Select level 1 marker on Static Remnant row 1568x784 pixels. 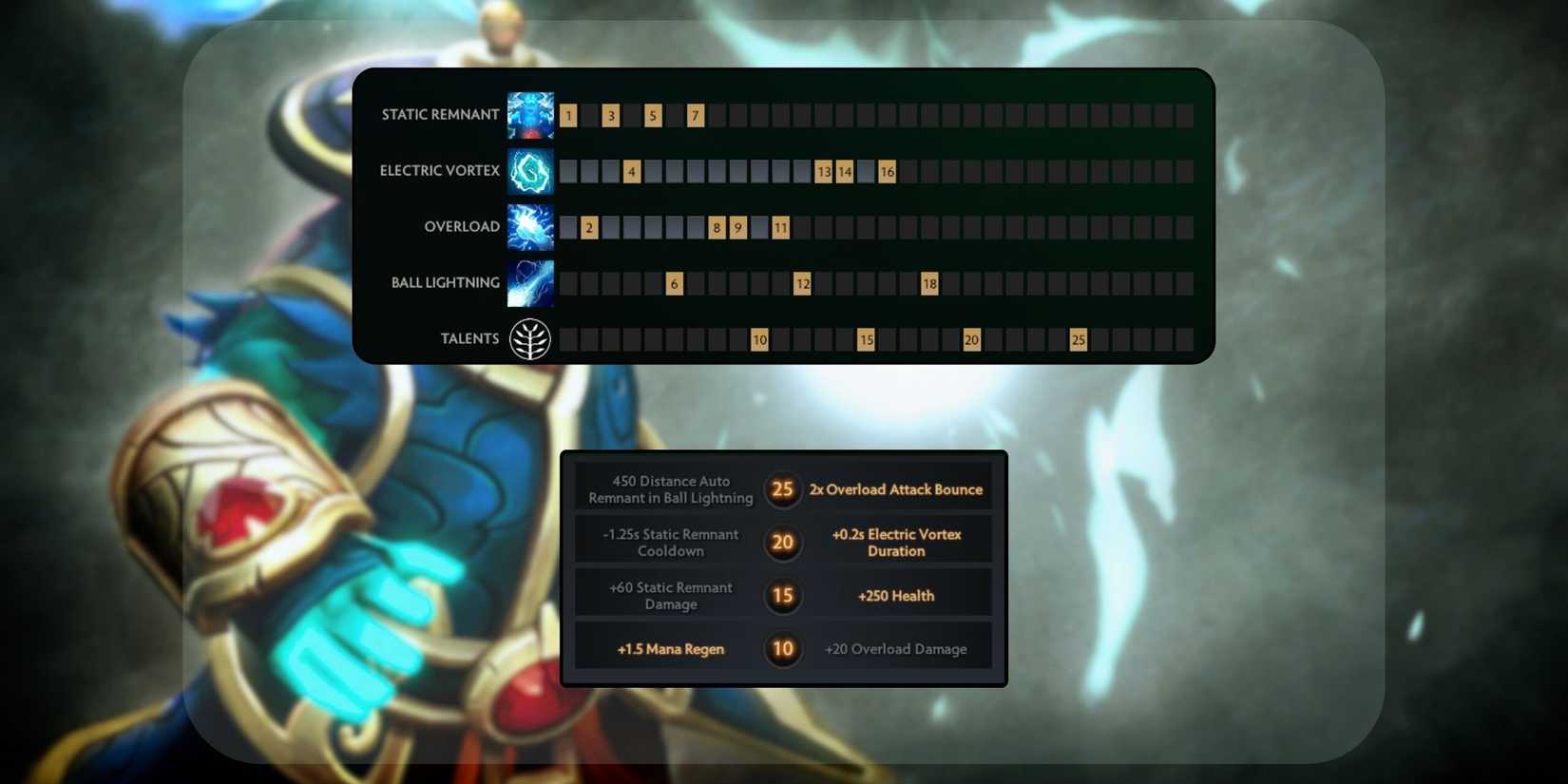pos(568,114)
